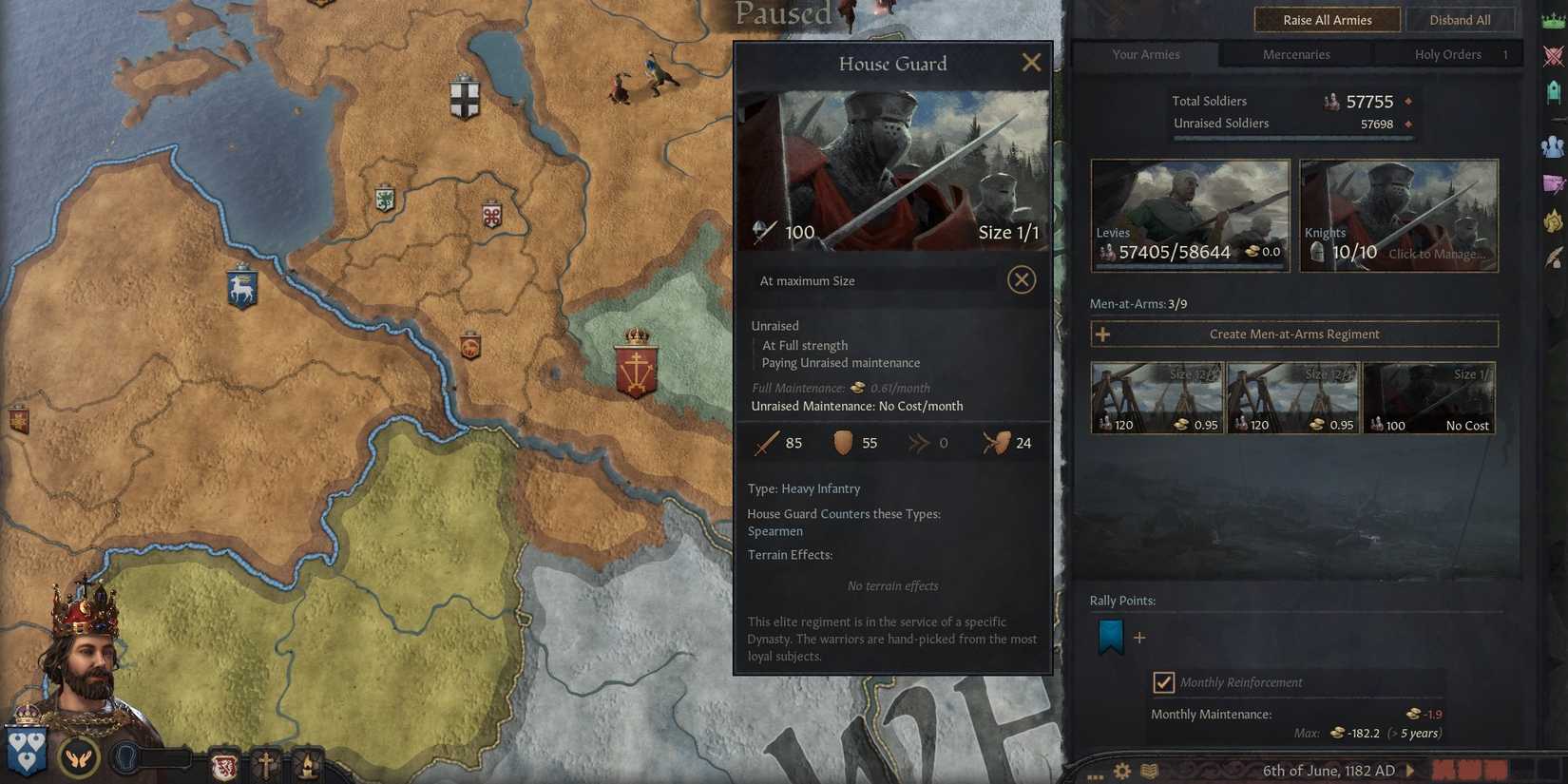Viewport: 1568px width, 784px height.
Task: Open the Royal Court tent icon
Action: [1556, 88]
